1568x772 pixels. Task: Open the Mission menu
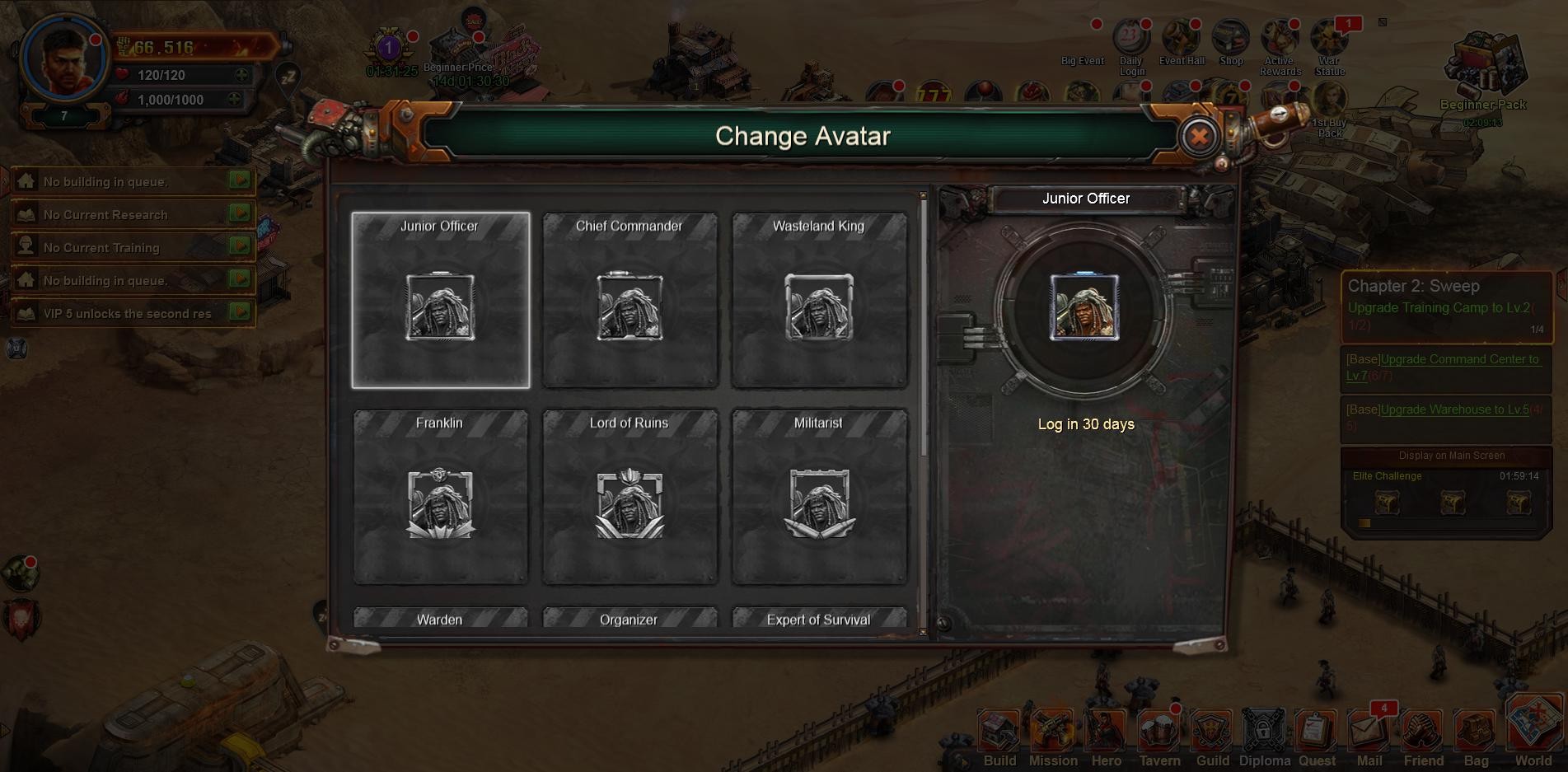click(x=1052, y=735)
